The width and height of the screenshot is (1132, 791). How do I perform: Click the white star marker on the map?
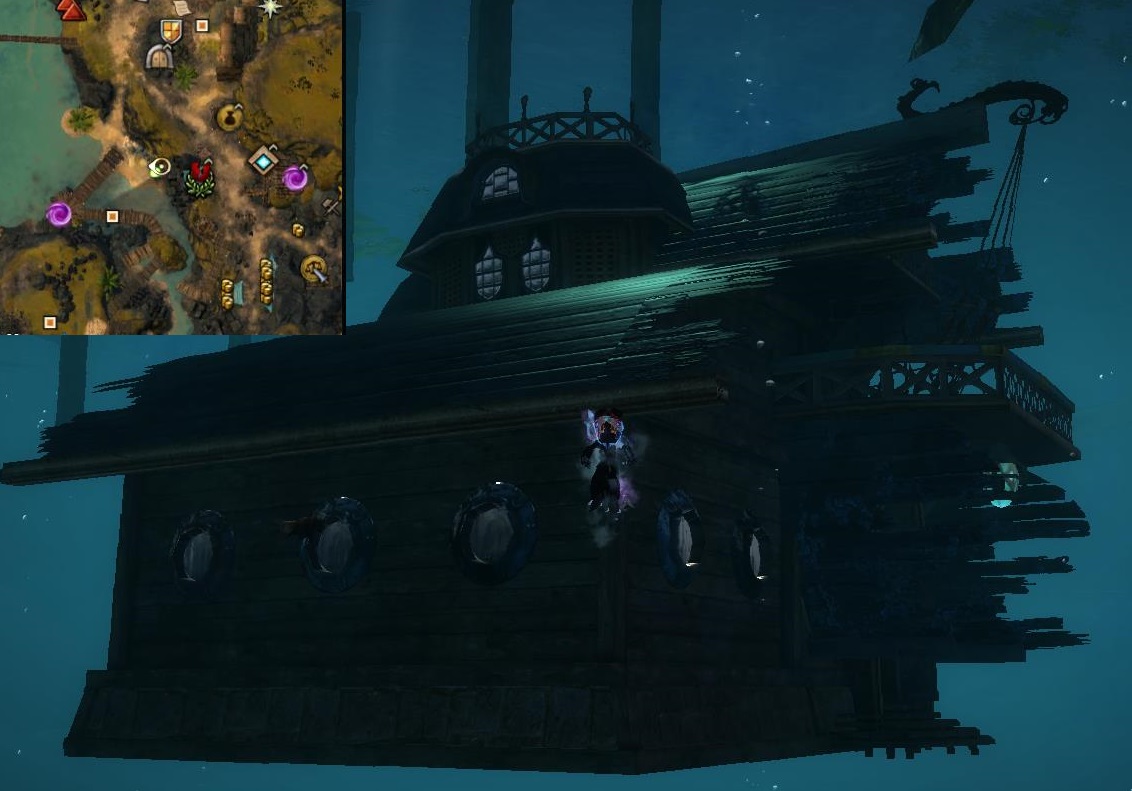pos(270,8)
